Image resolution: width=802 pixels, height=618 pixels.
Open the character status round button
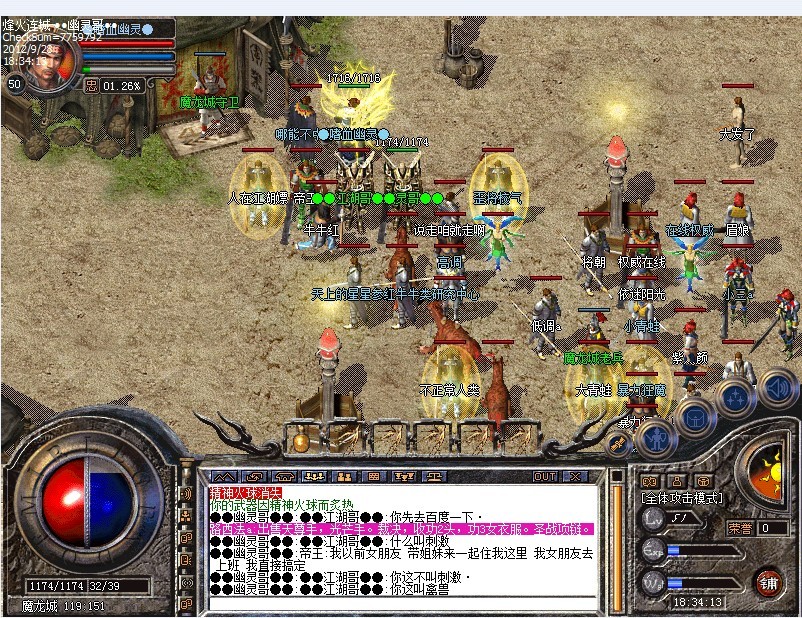point(655,439)
